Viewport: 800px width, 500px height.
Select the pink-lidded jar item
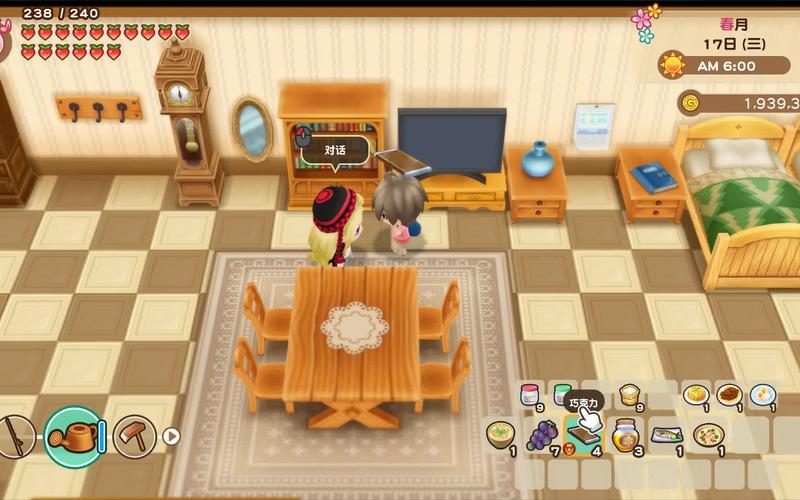pos(530,395)
